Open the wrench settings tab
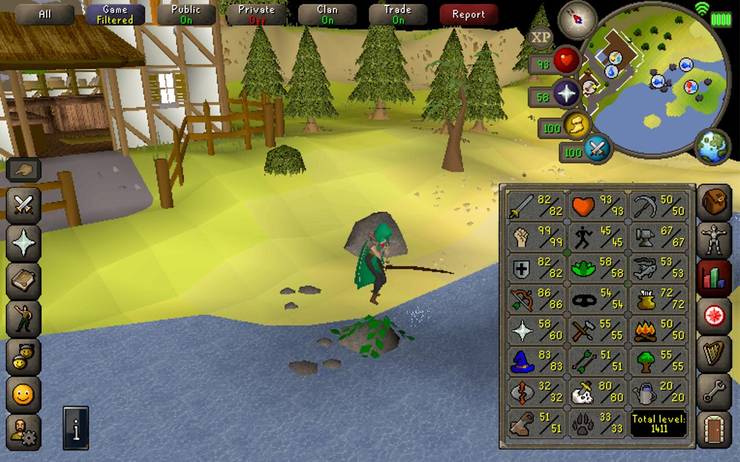 coord(713,392)
